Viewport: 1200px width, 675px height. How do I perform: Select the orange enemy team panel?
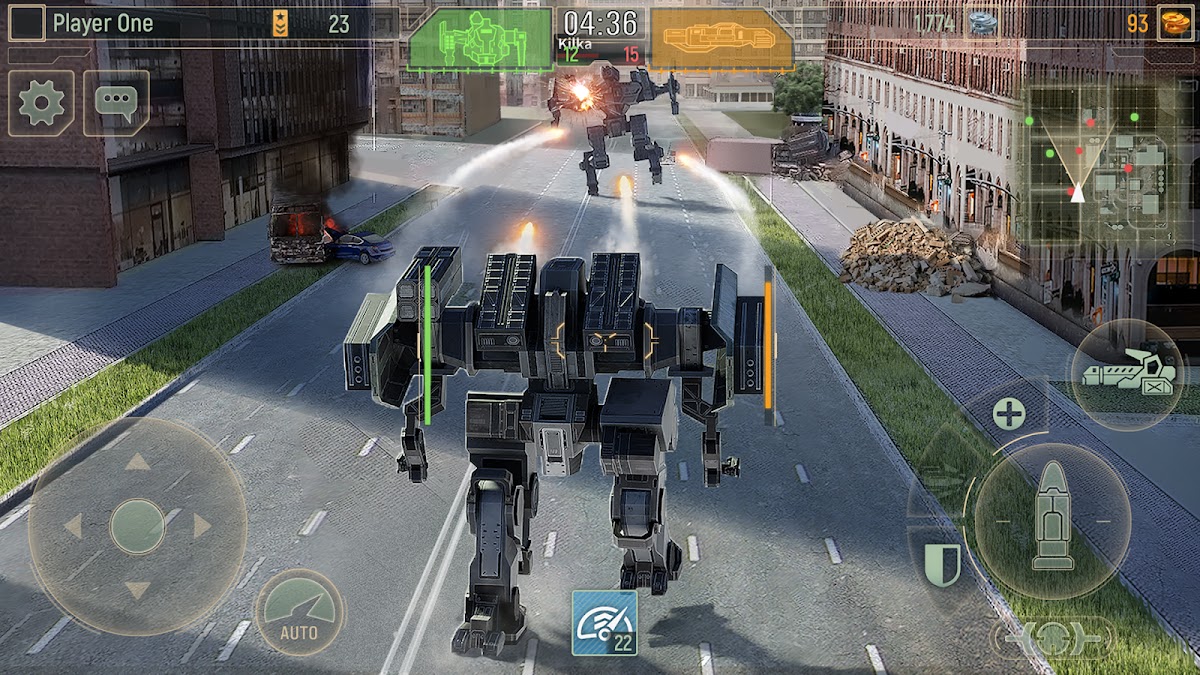[x=721, y=40]
